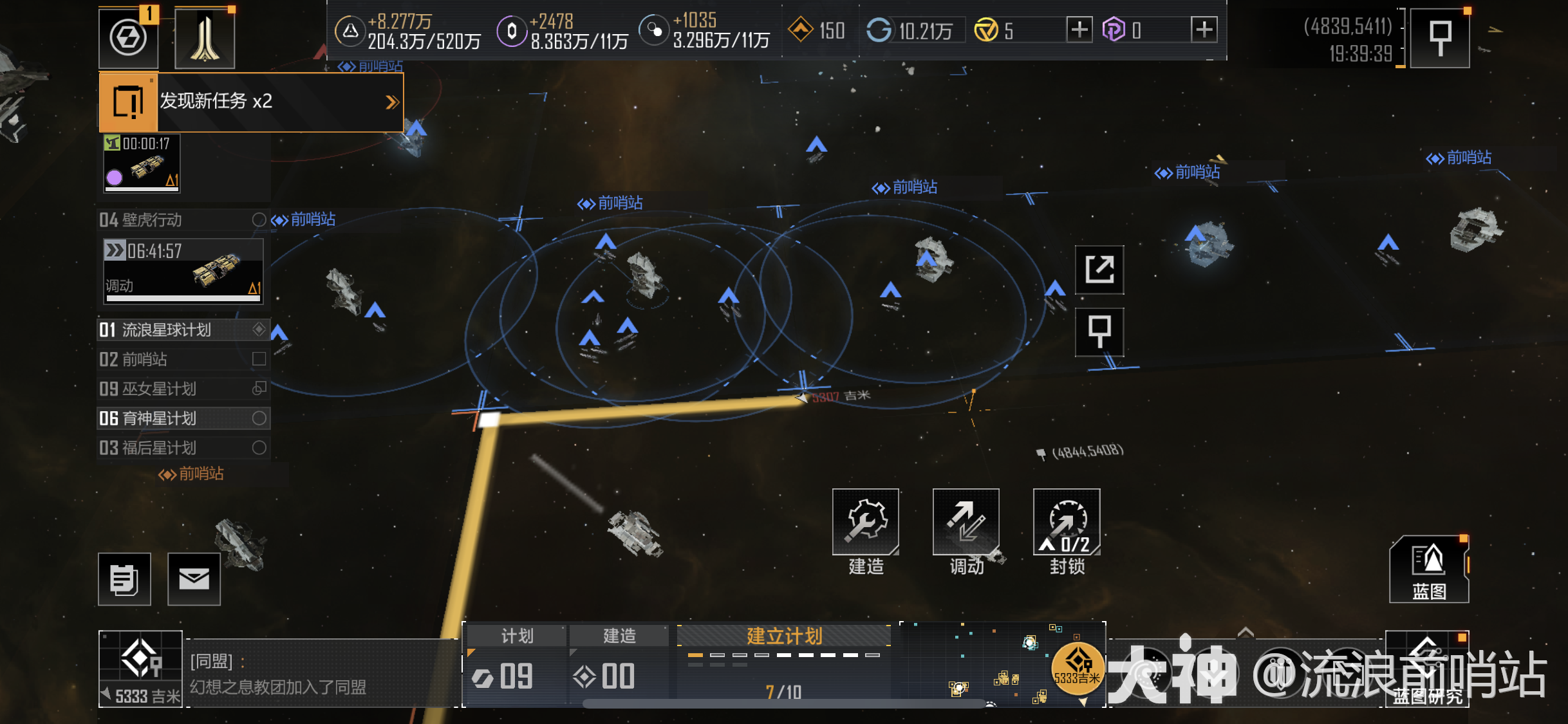This screenshot has height=724, width=1568.
Task: Open the document notes icon
Action: click(x=124, y=579)
